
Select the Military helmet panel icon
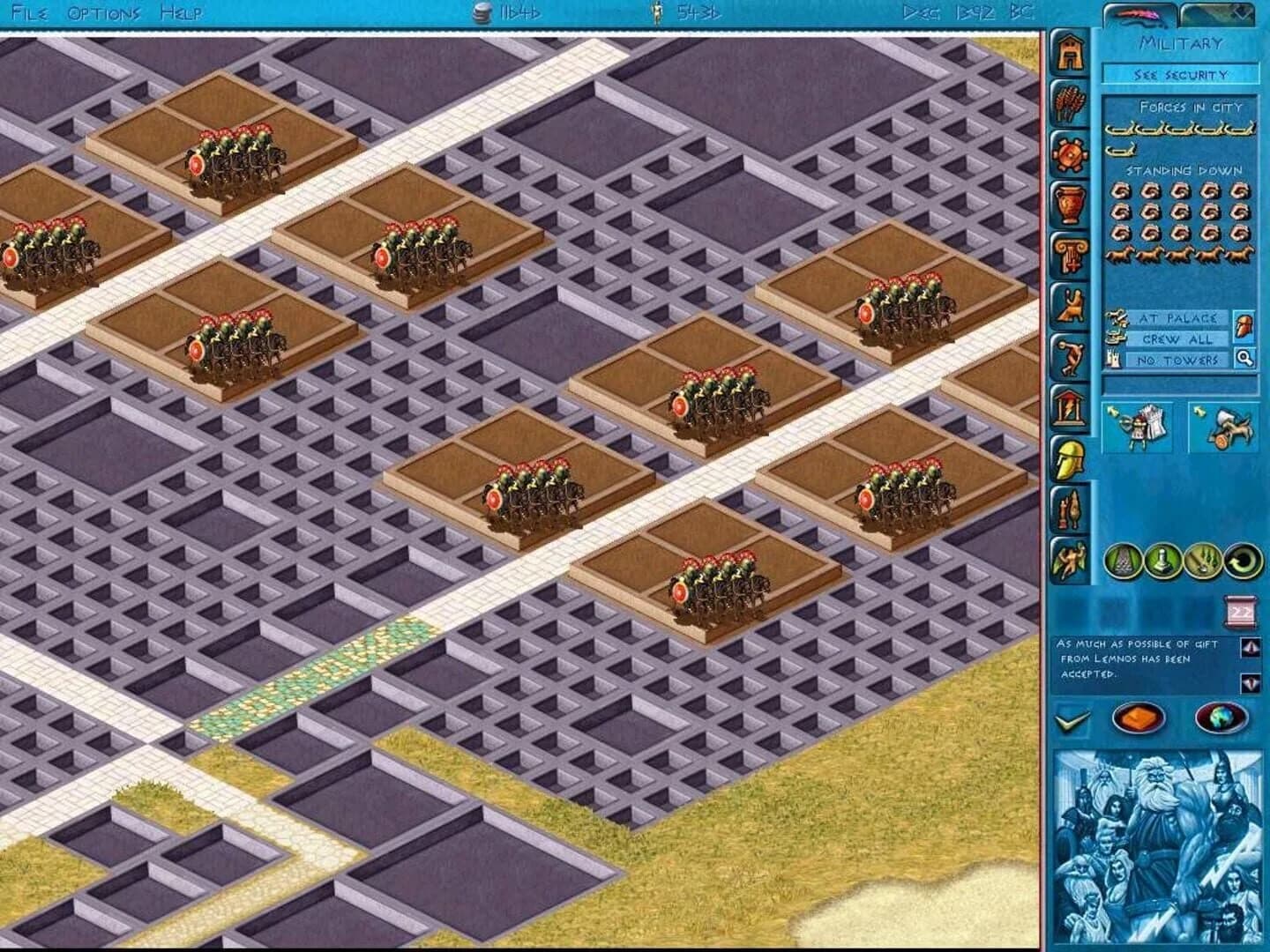(x=1070, y=457)
